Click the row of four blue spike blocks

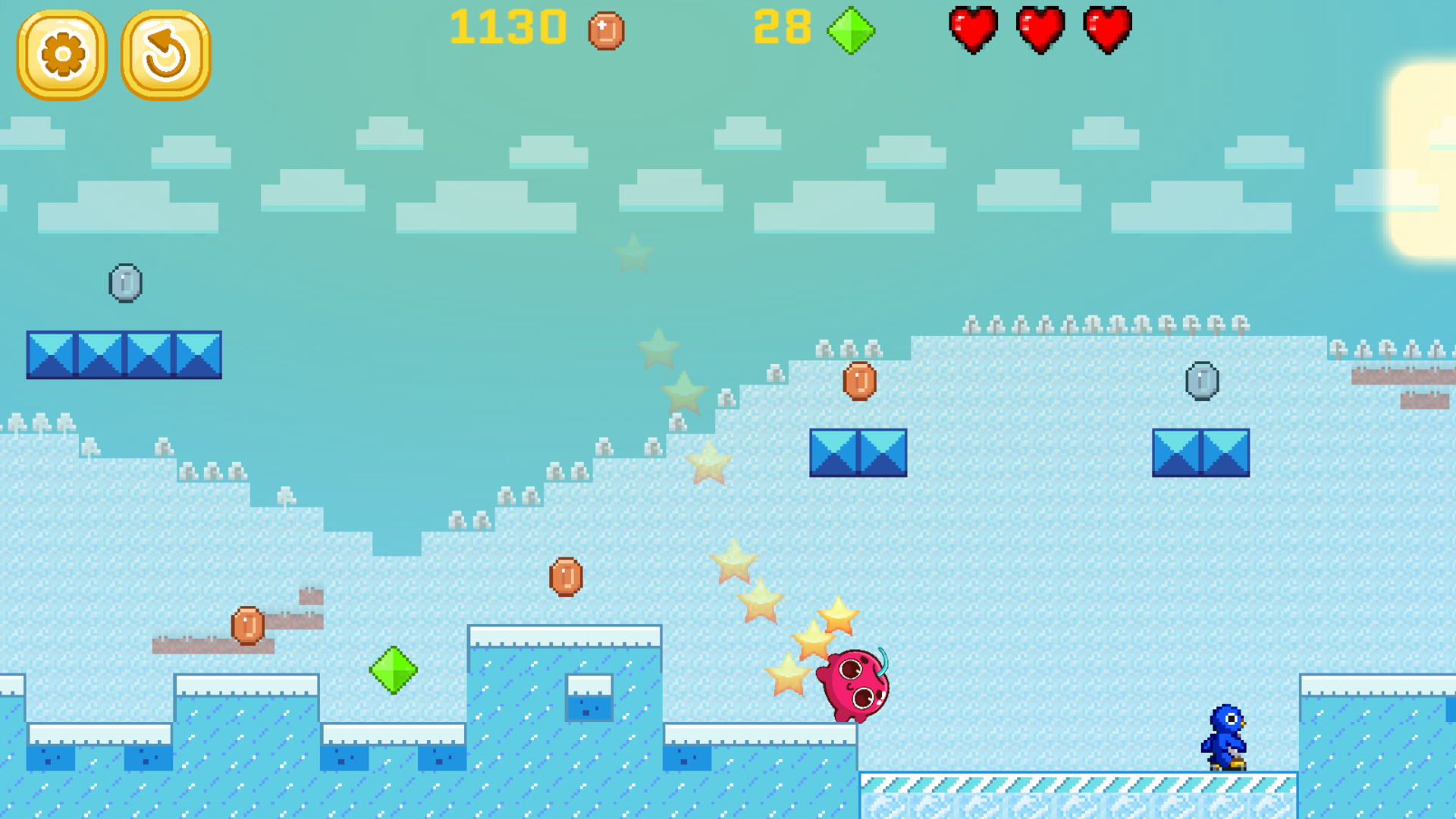point(124,354)
